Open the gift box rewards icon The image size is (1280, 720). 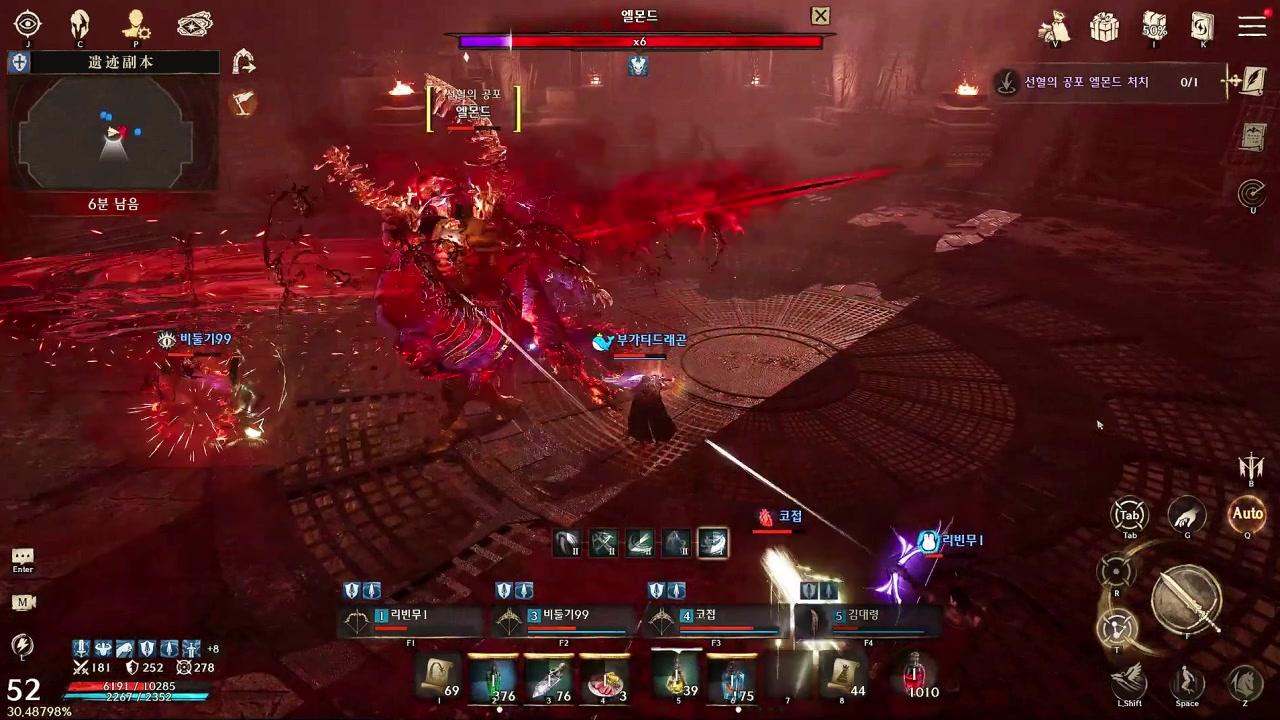[1104, 27]
